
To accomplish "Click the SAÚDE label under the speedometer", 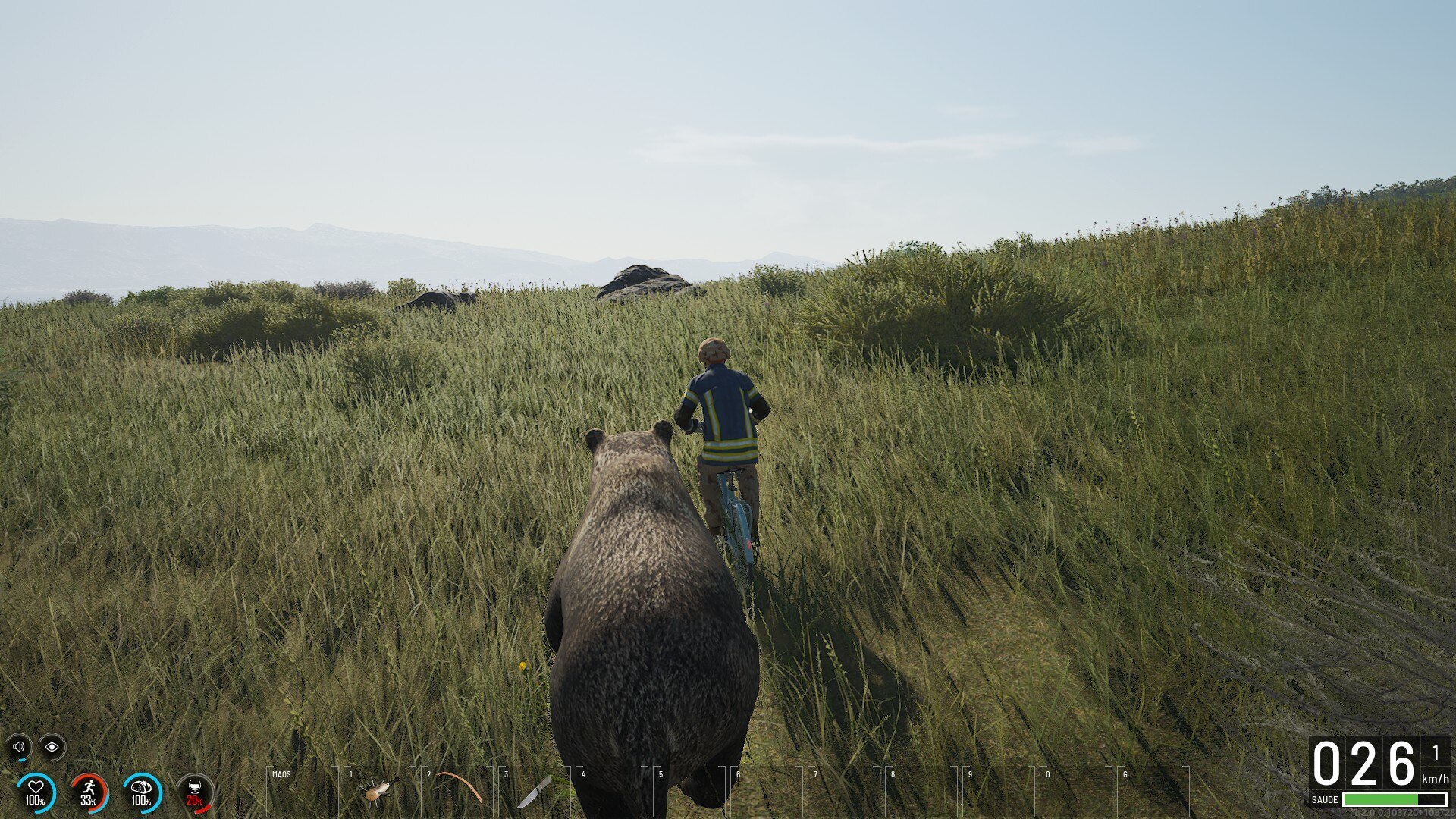I will [1326, 800].
